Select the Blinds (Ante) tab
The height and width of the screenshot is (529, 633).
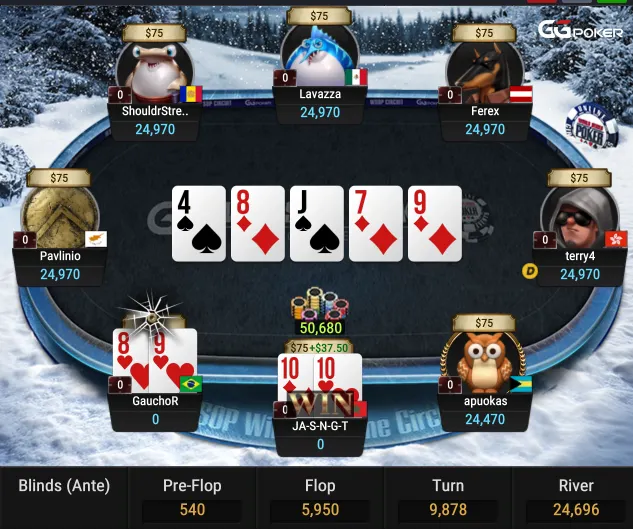pos(64,487)
